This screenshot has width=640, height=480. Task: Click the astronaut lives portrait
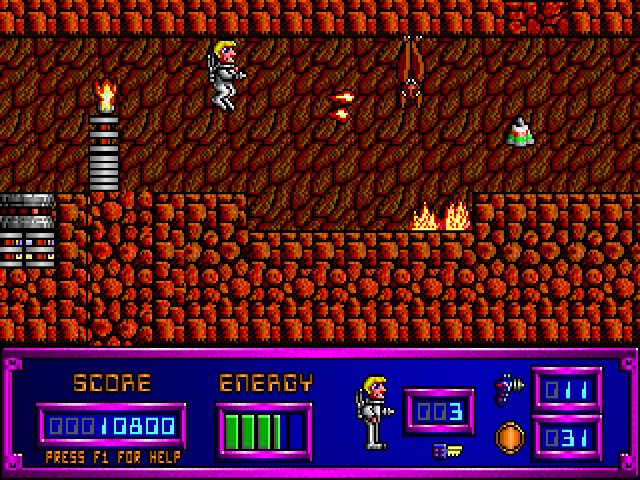371,411
